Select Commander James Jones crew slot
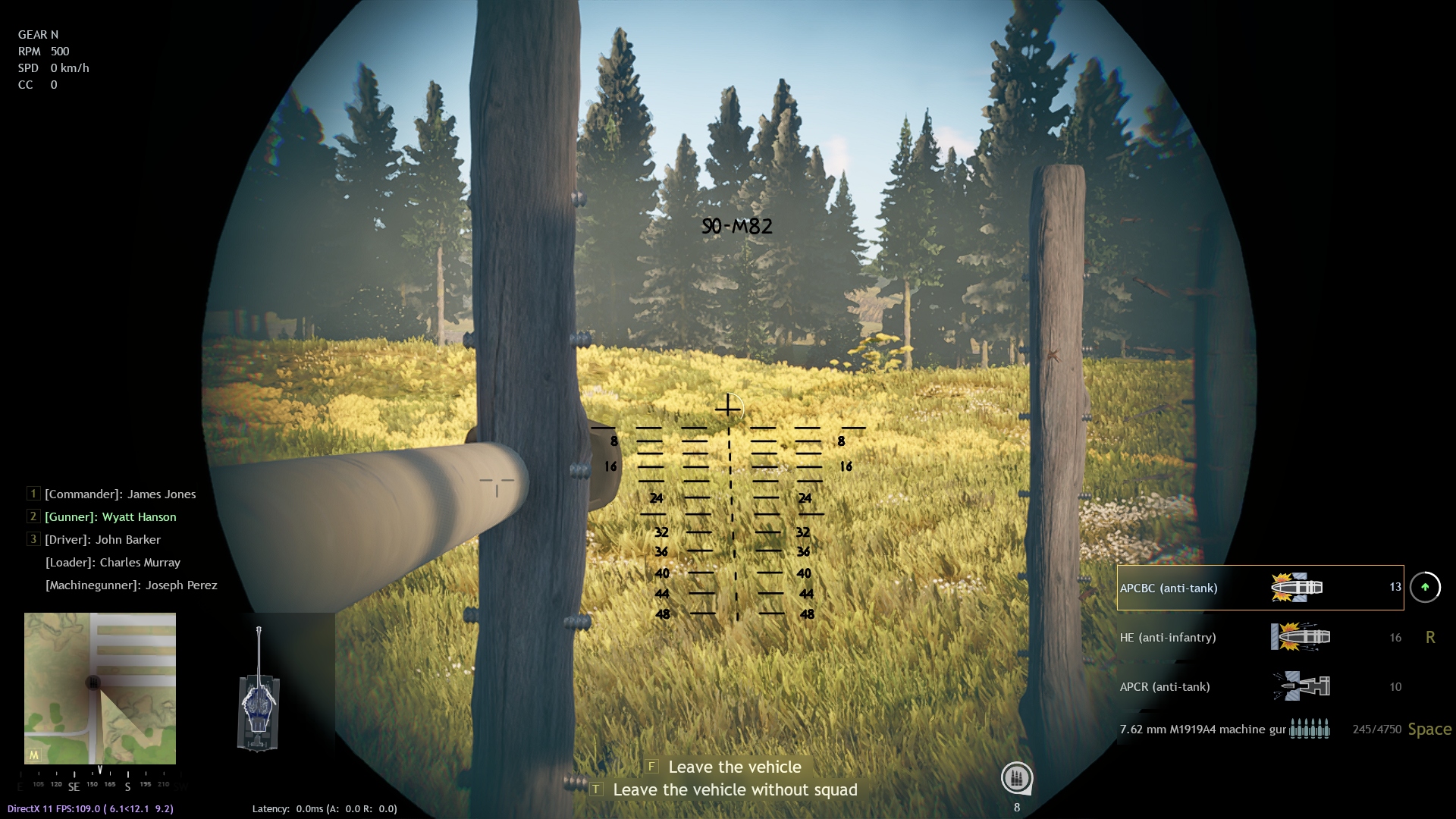This screenshot has height=819, width=1456. click(x=120, y=494)
